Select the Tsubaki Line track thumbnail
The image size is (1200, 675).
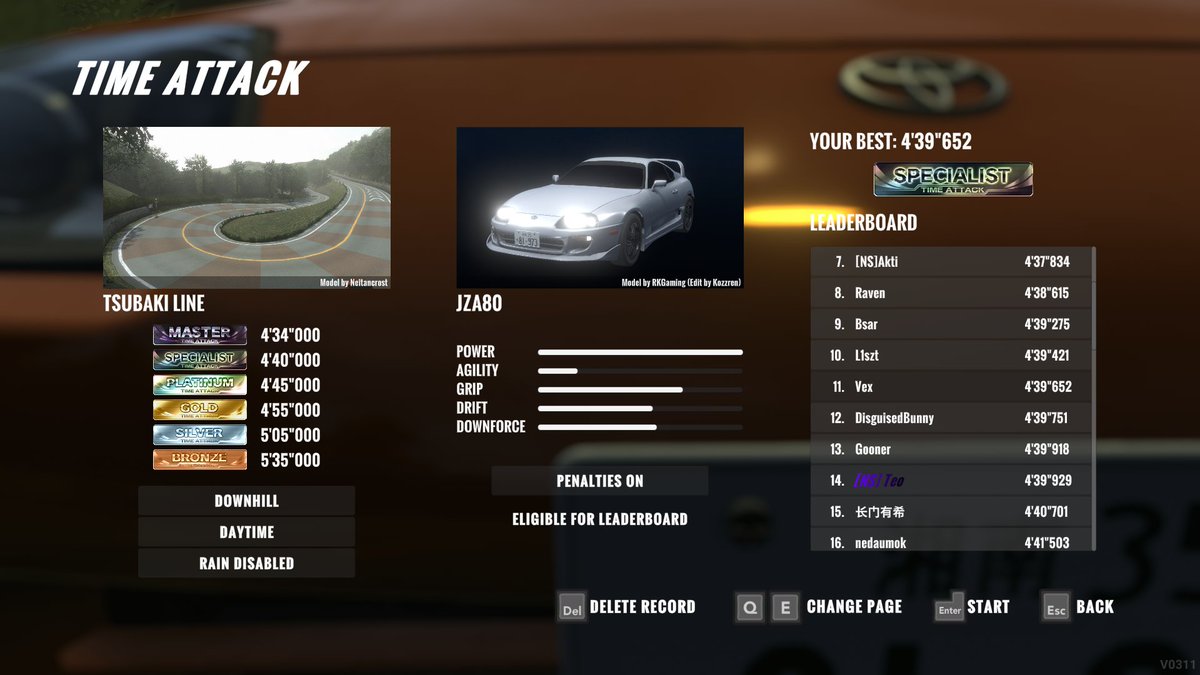coord(246,208)
